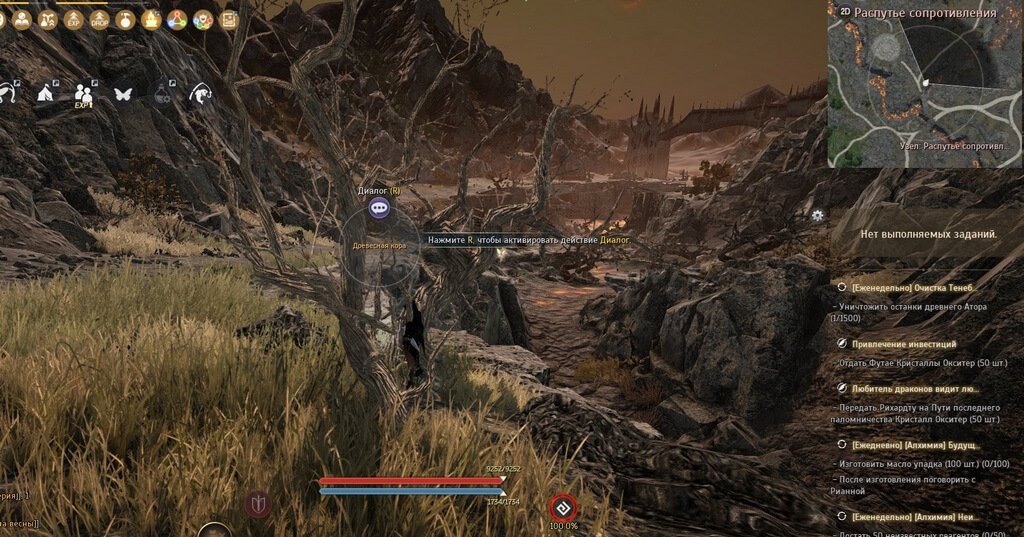This screenshot has width=1024, height=537.
Task: Select the white butterfly icon
Action: (x=124, y=93)
